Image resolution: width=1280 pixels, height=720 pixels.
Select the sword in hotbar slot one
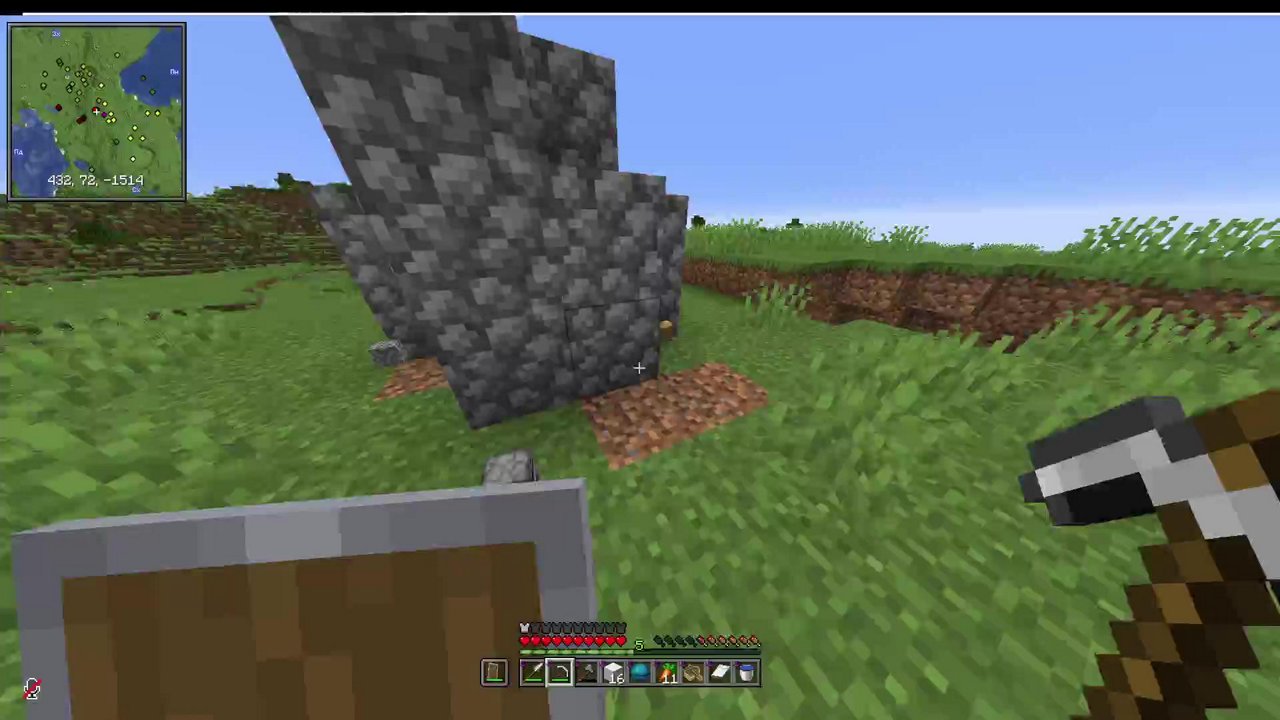532,673
